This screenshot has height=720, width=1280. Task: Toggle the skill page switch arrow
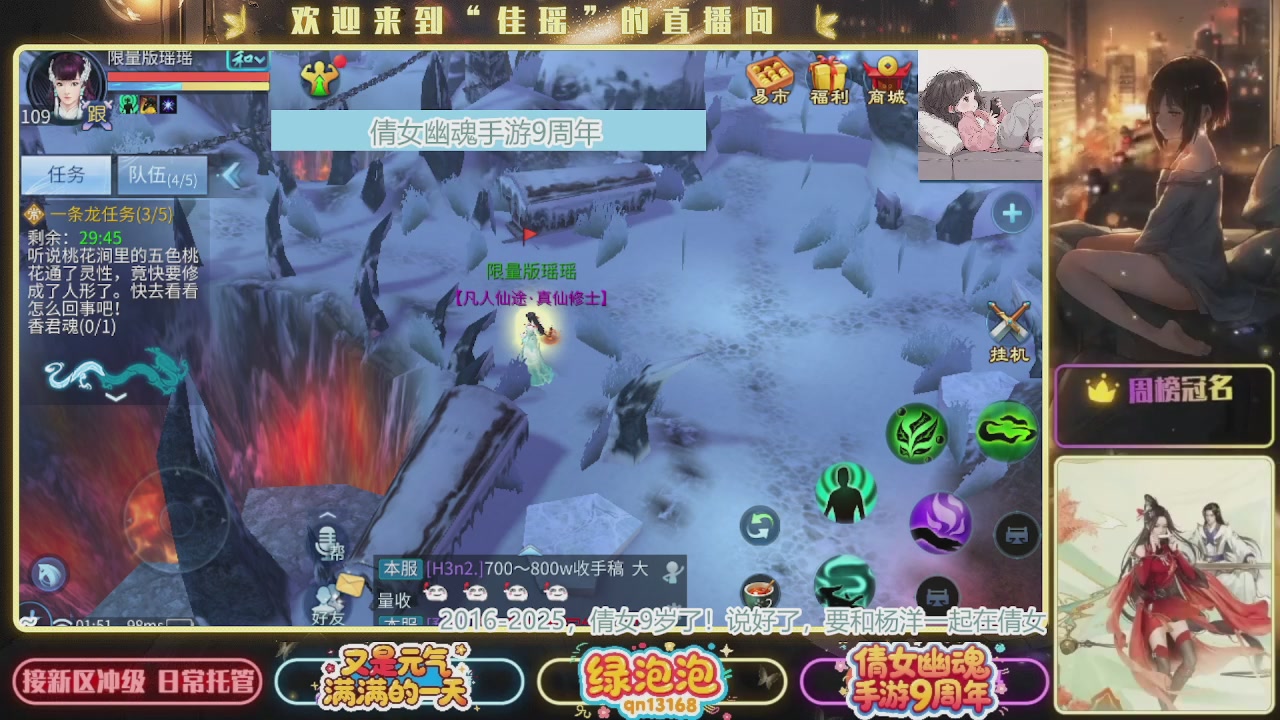[x=759, y=526]
